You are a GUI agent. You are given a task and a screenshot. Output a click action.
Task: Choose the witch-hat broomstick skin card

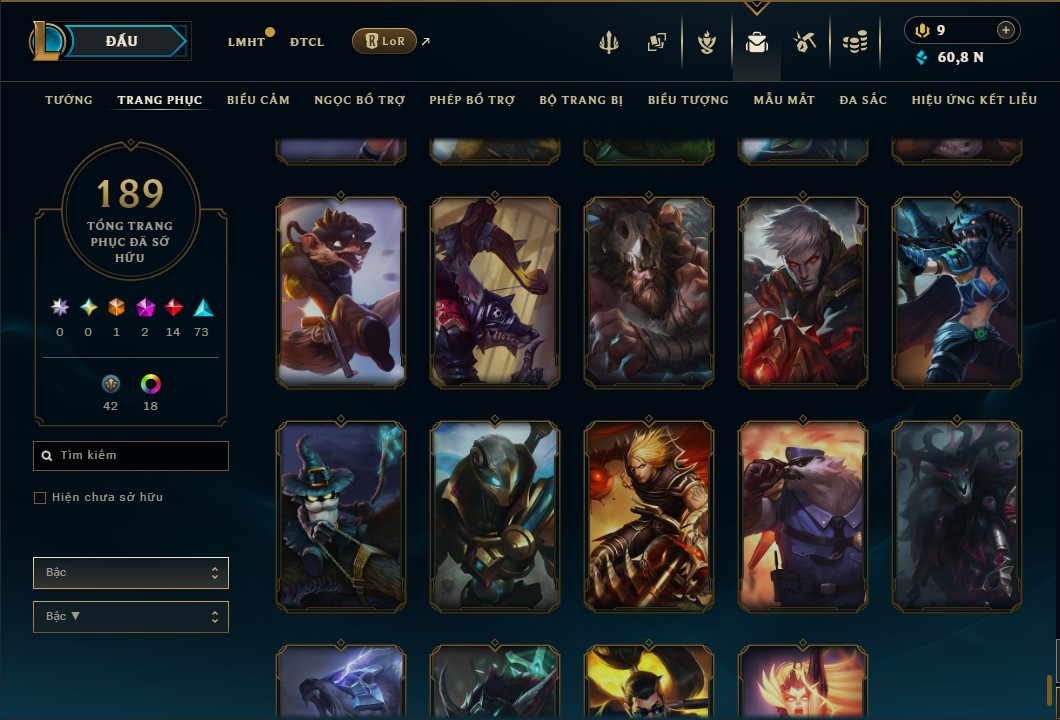[341, 516]
